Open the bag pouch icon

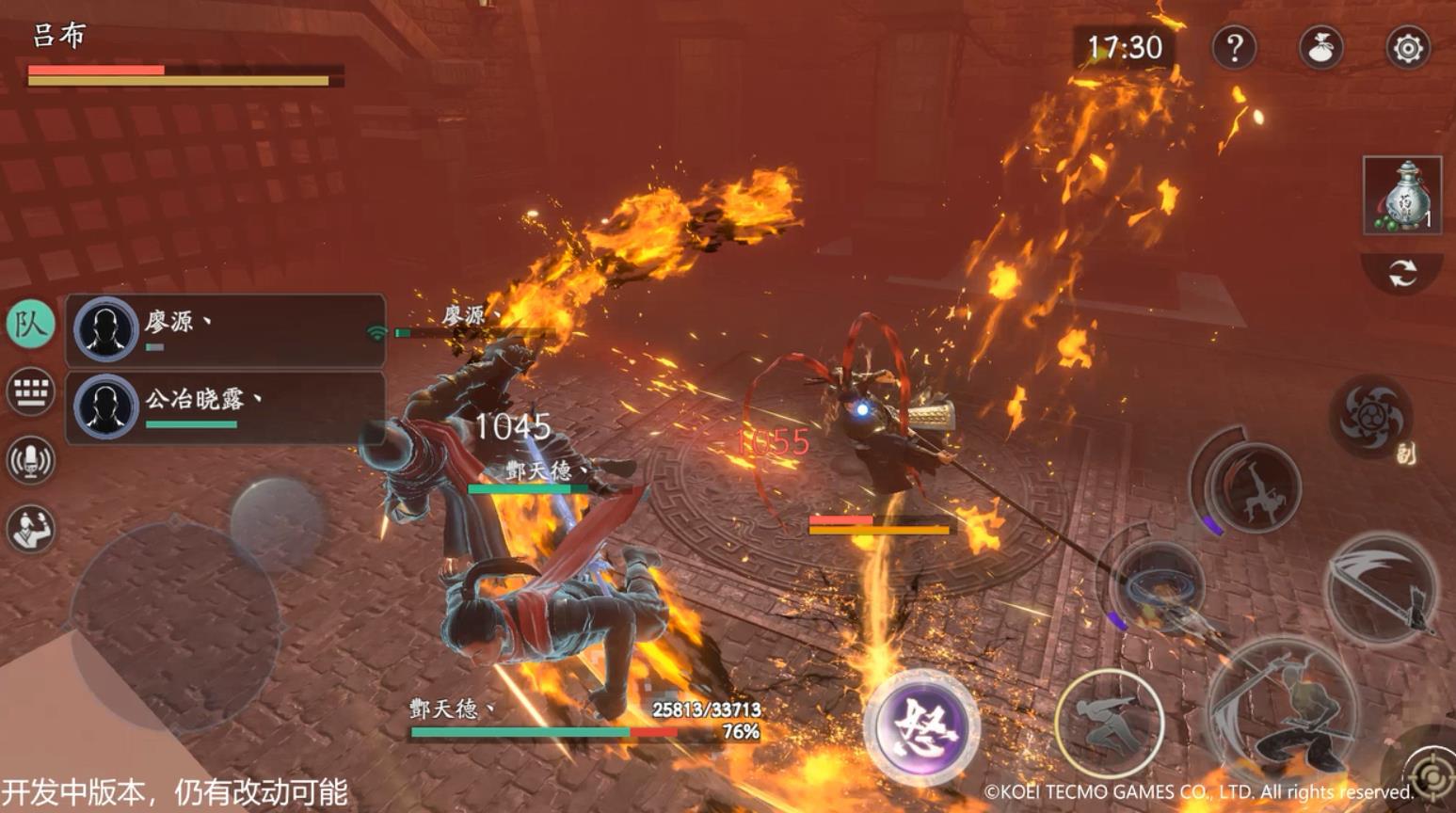coord(1320,47)
